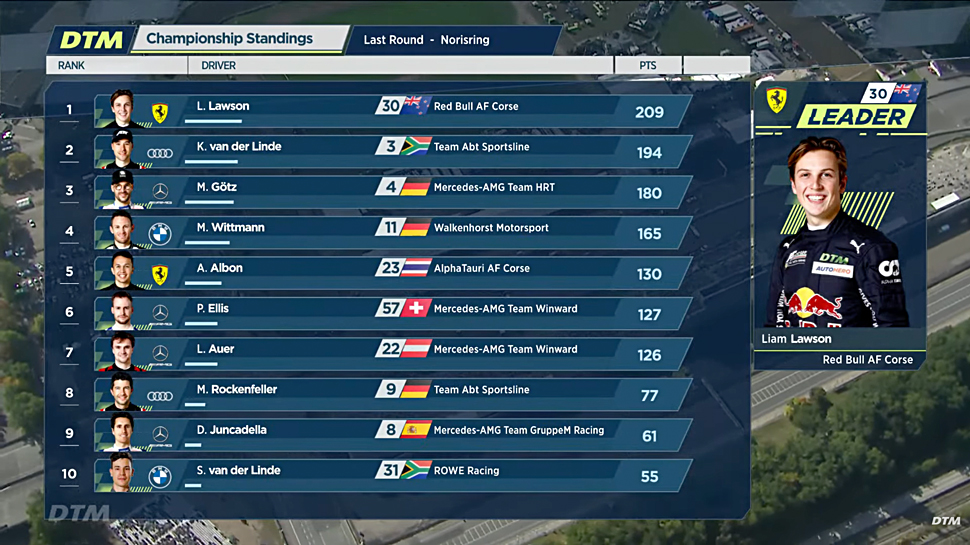The width and height of the screenshot is (970, 545).
Task: Select L. Auer's standings row
Action: pos(392,354)
